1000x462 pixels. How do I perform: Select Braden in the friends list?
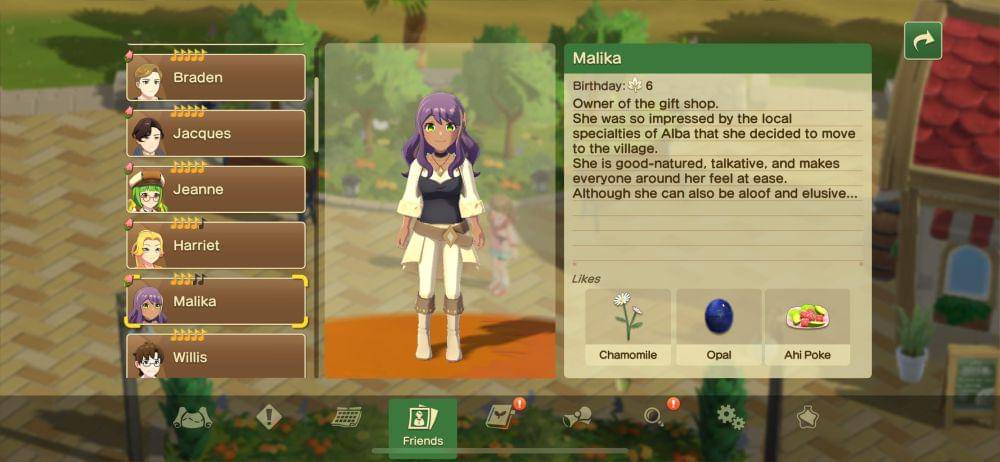(216, 77)
